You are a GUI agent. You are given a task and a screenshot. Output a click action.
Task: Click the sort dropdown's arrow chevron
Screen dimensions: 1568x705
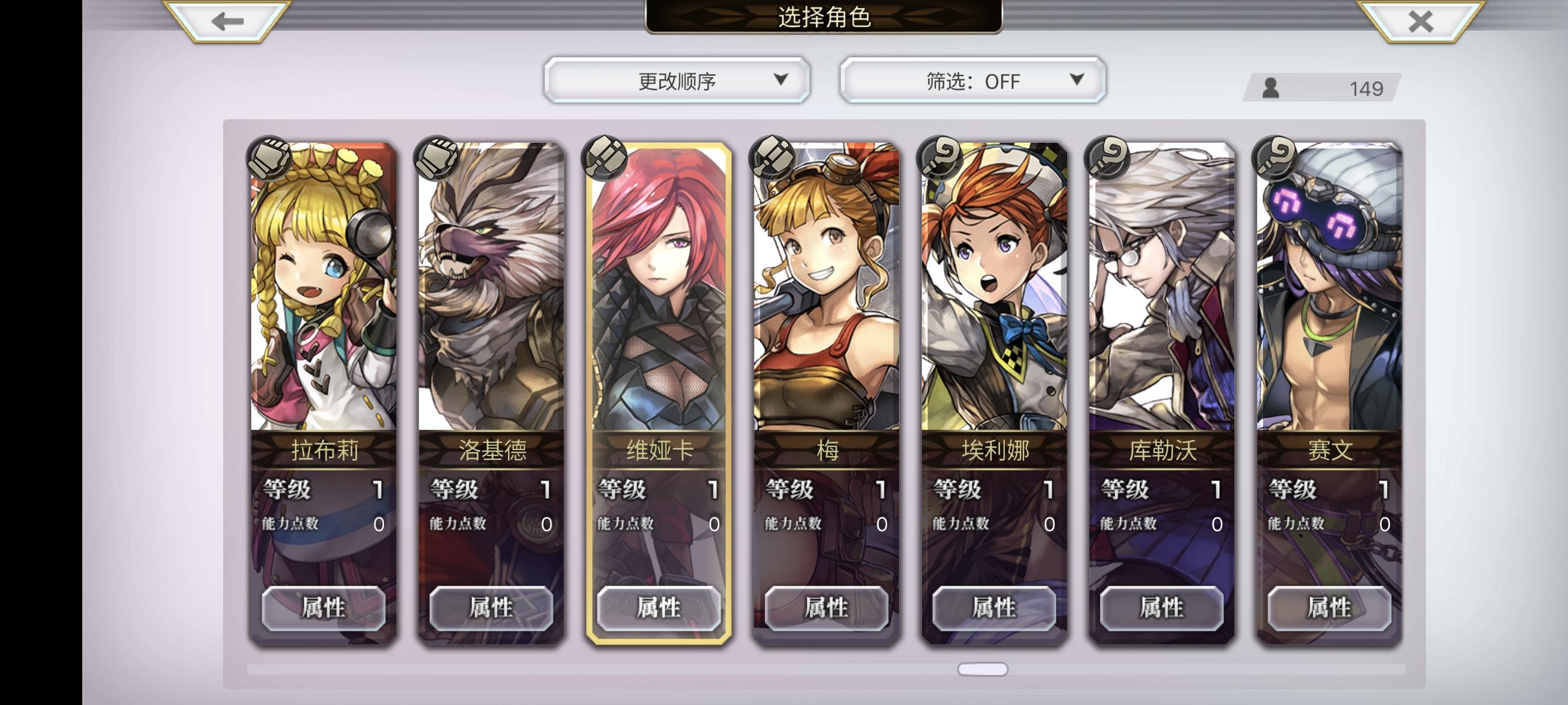point(781,80)
